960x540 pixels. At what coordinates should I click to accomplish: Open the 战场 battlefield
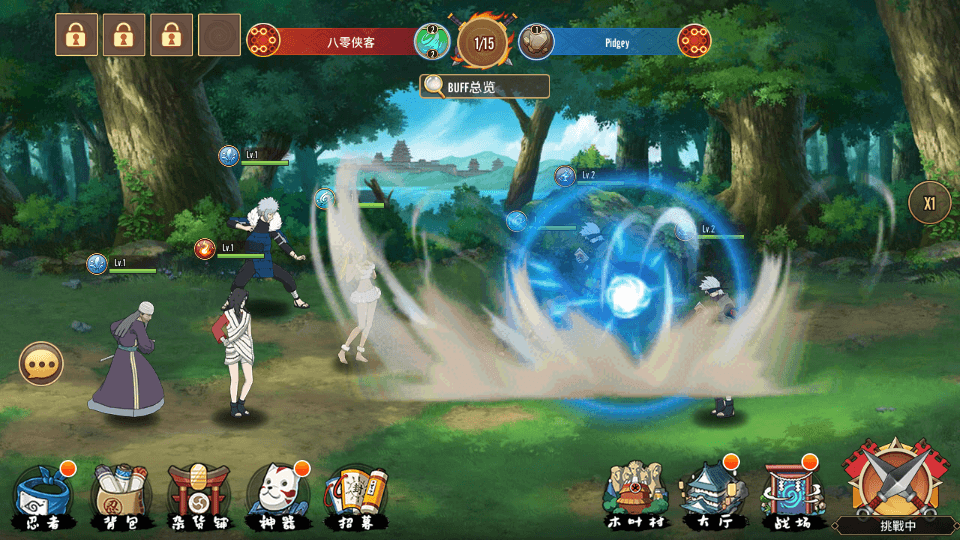click(790, 495)
